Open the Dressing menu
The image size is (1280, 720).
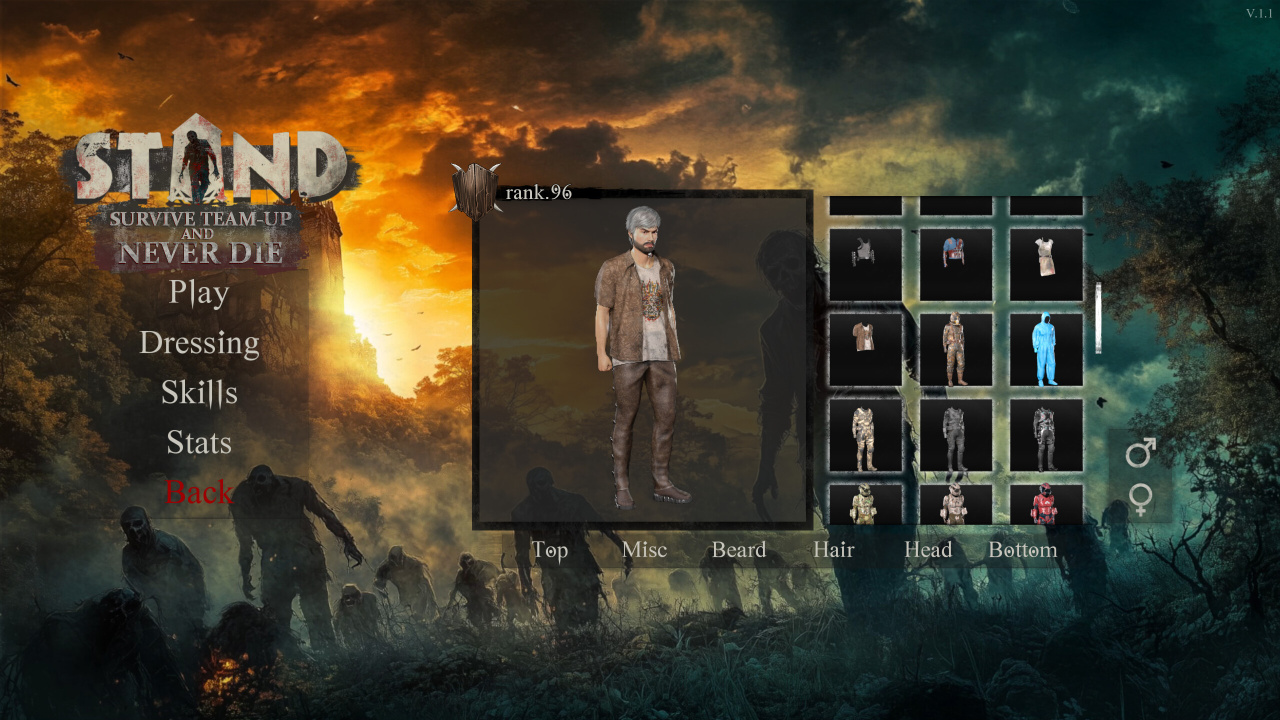[x=199, y=343]
